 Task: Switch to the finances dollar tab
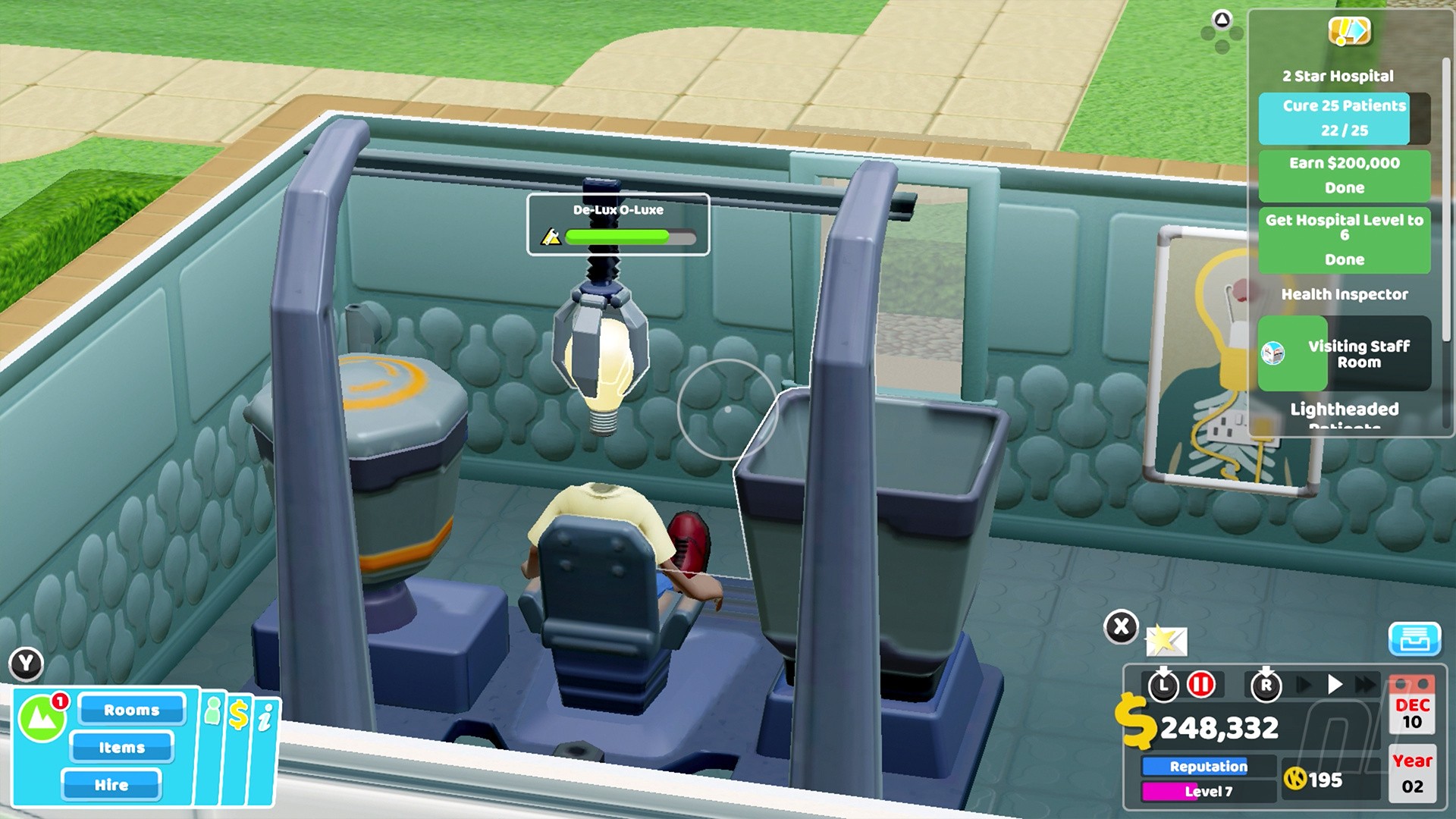[239, 714]
